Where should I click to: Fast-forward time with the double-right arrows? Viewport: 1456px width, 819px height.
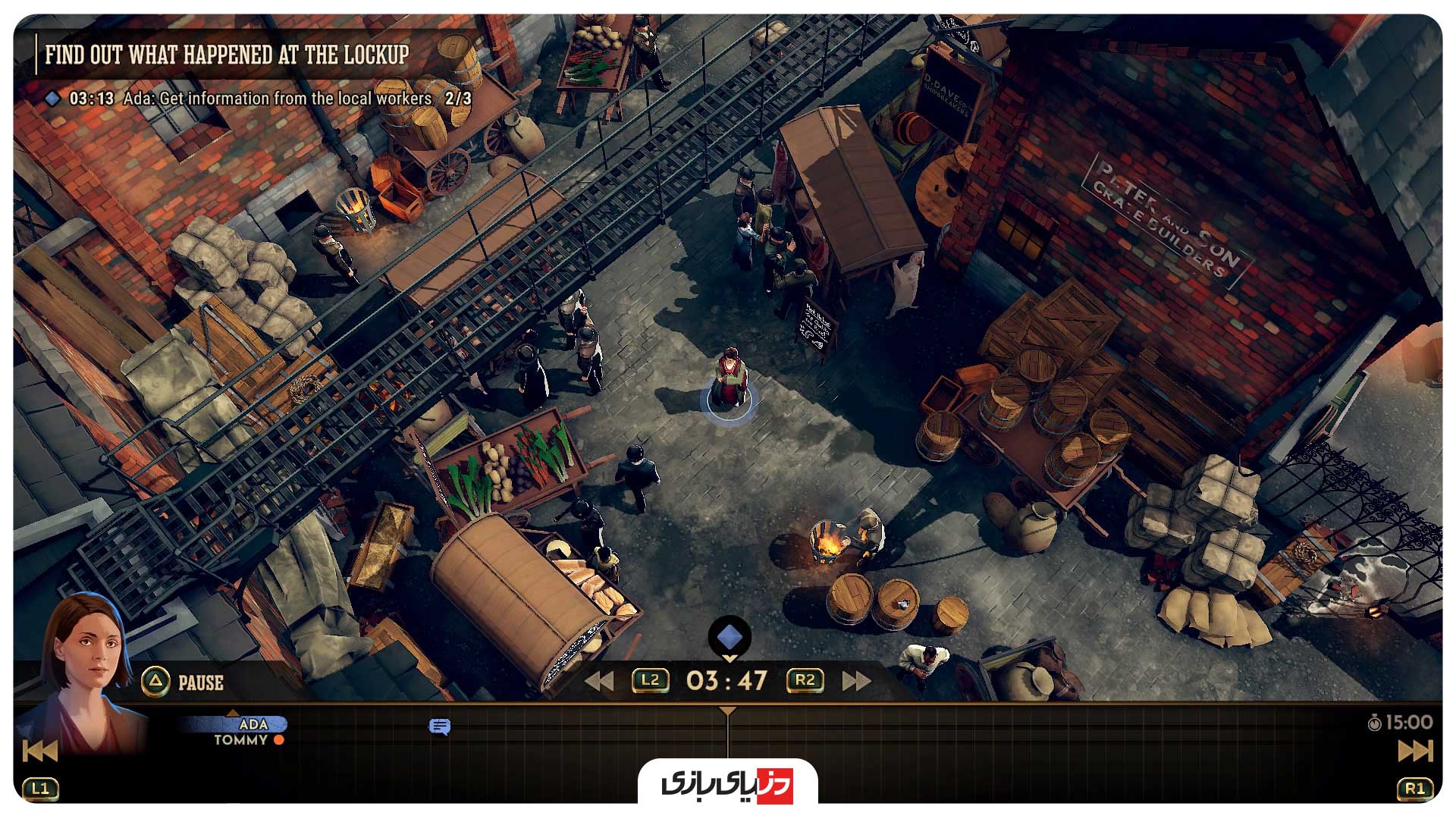click(x=856, y=681)
